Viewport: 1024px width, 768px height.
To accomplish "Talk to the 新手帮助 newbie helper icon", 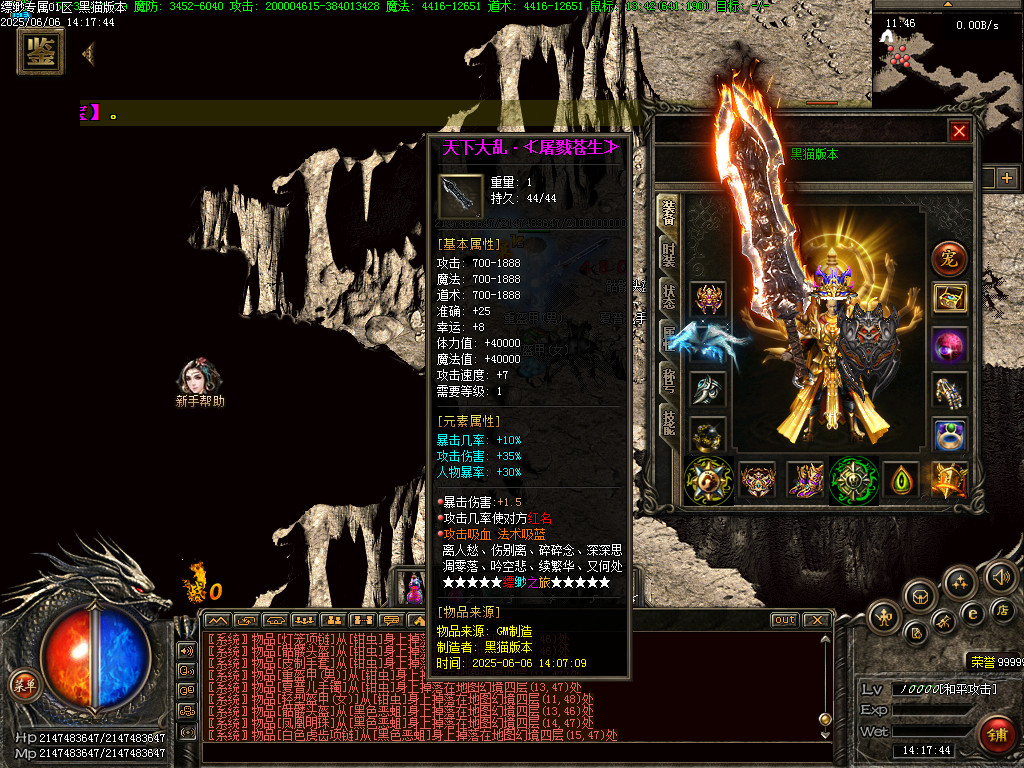I will click(199, 378).
